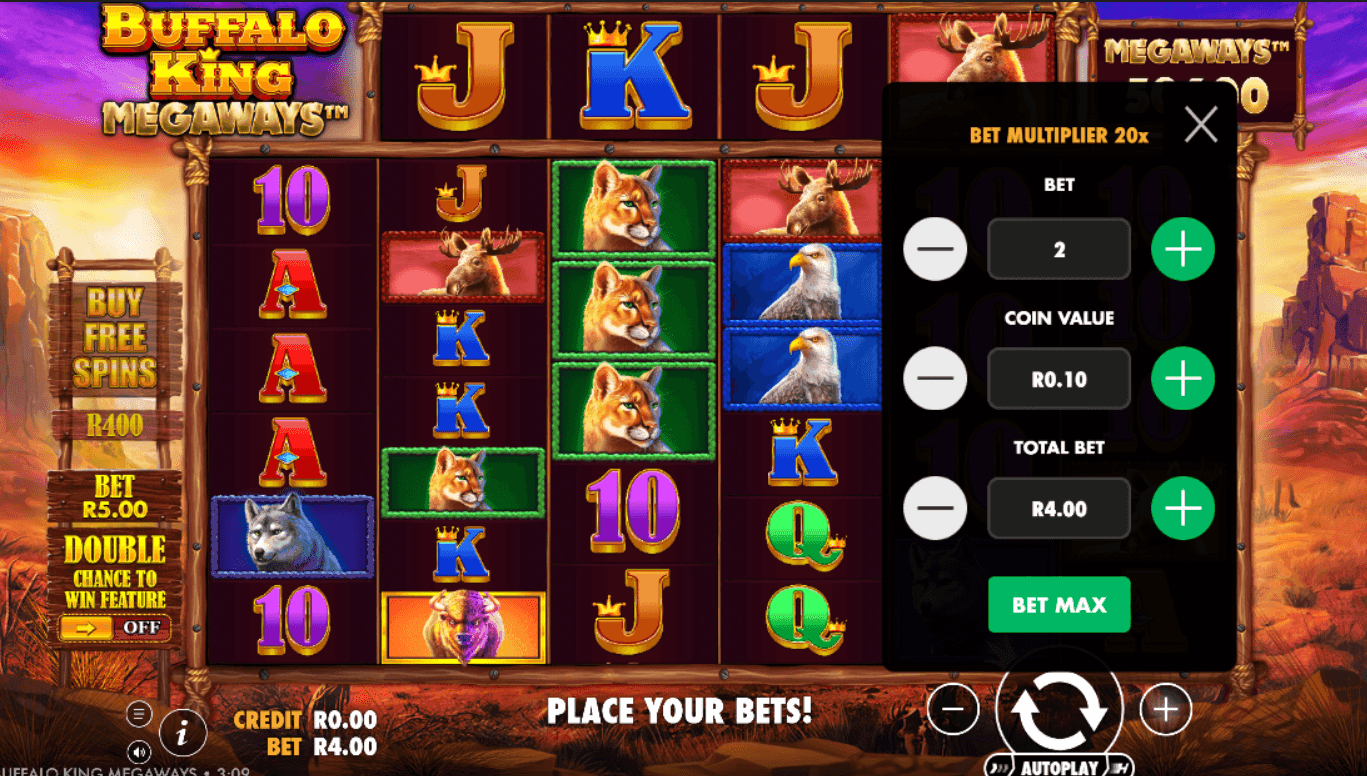The width and height of the screenshot is (1367, 776).
Task: Decrease the Coin Value from R0.10
Action: click(934, 379)
